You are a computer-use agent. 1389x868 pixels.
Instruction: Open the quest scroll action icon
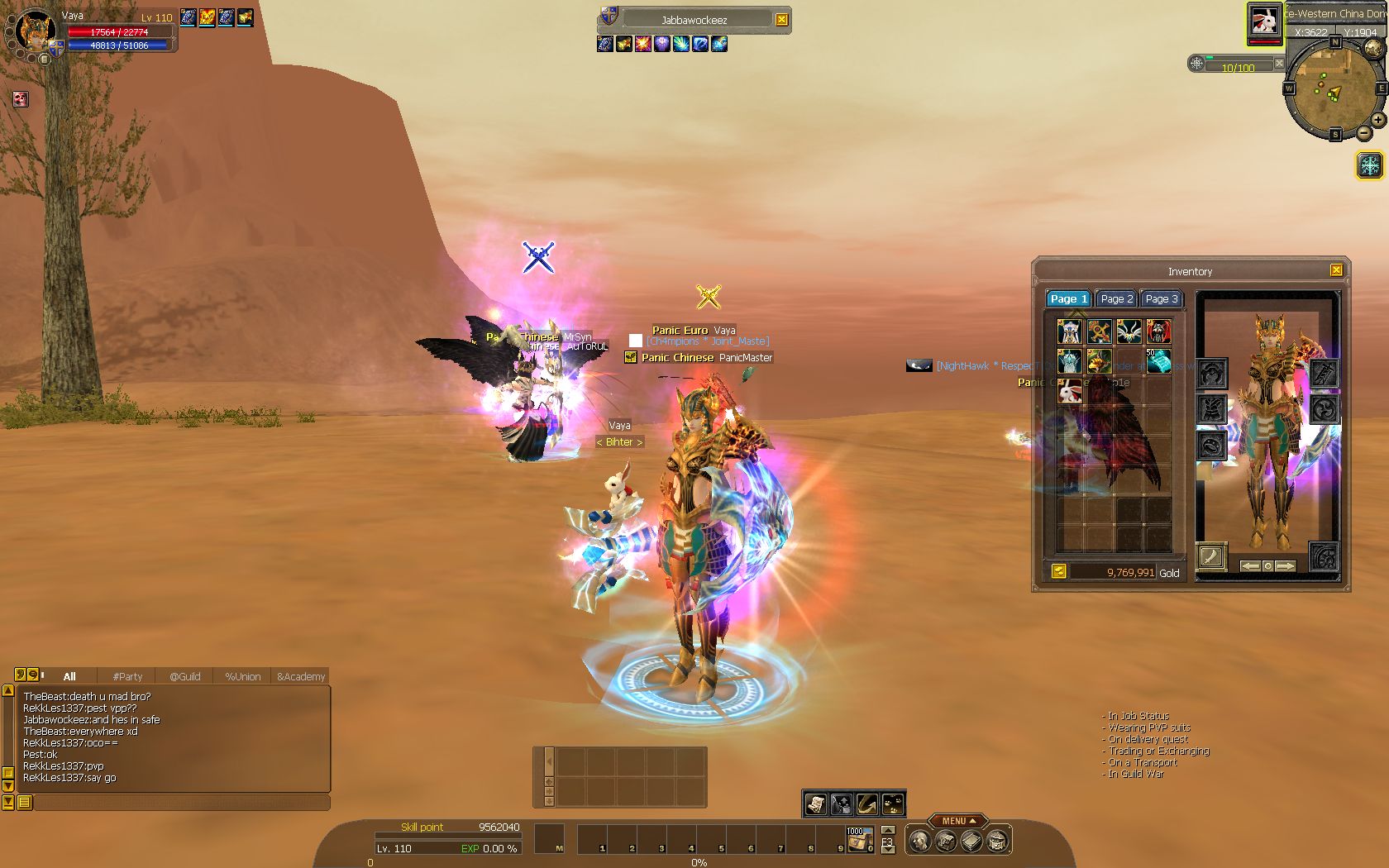pyautogui.click(x=816, y=804)
